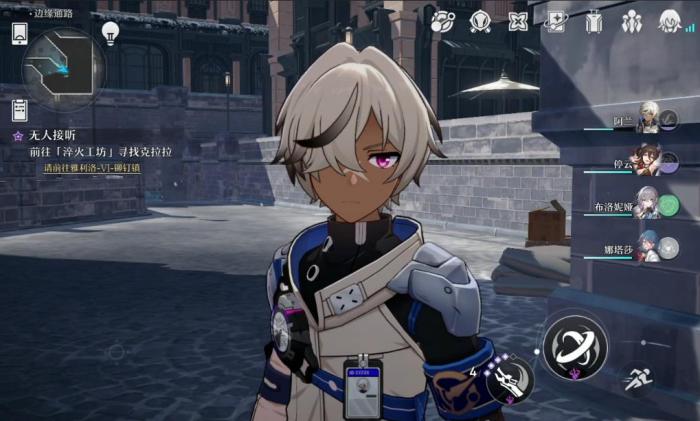Open the mission clipboard icon

click(x=19, y=108)
